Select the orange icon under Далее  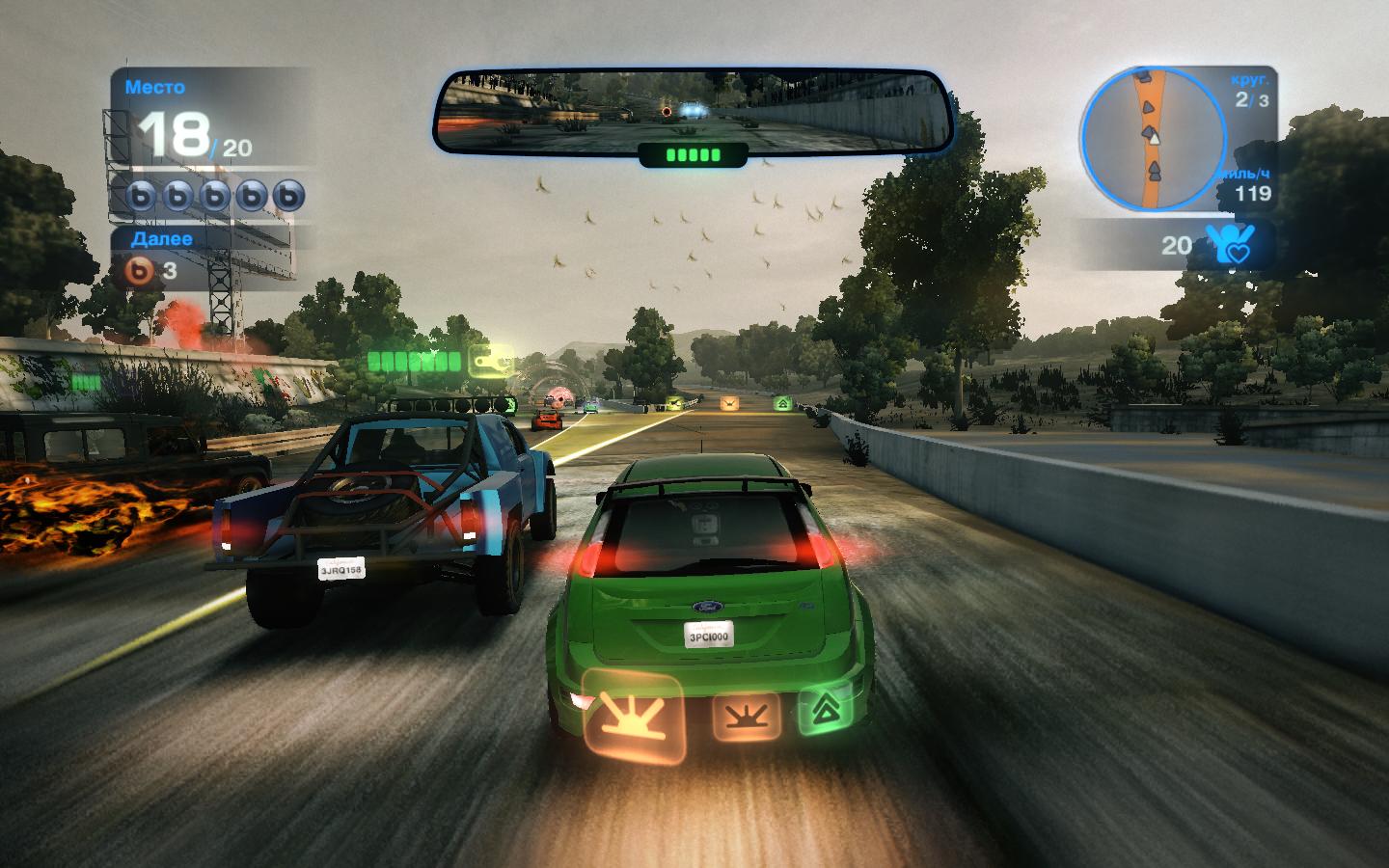pos(142,271)
